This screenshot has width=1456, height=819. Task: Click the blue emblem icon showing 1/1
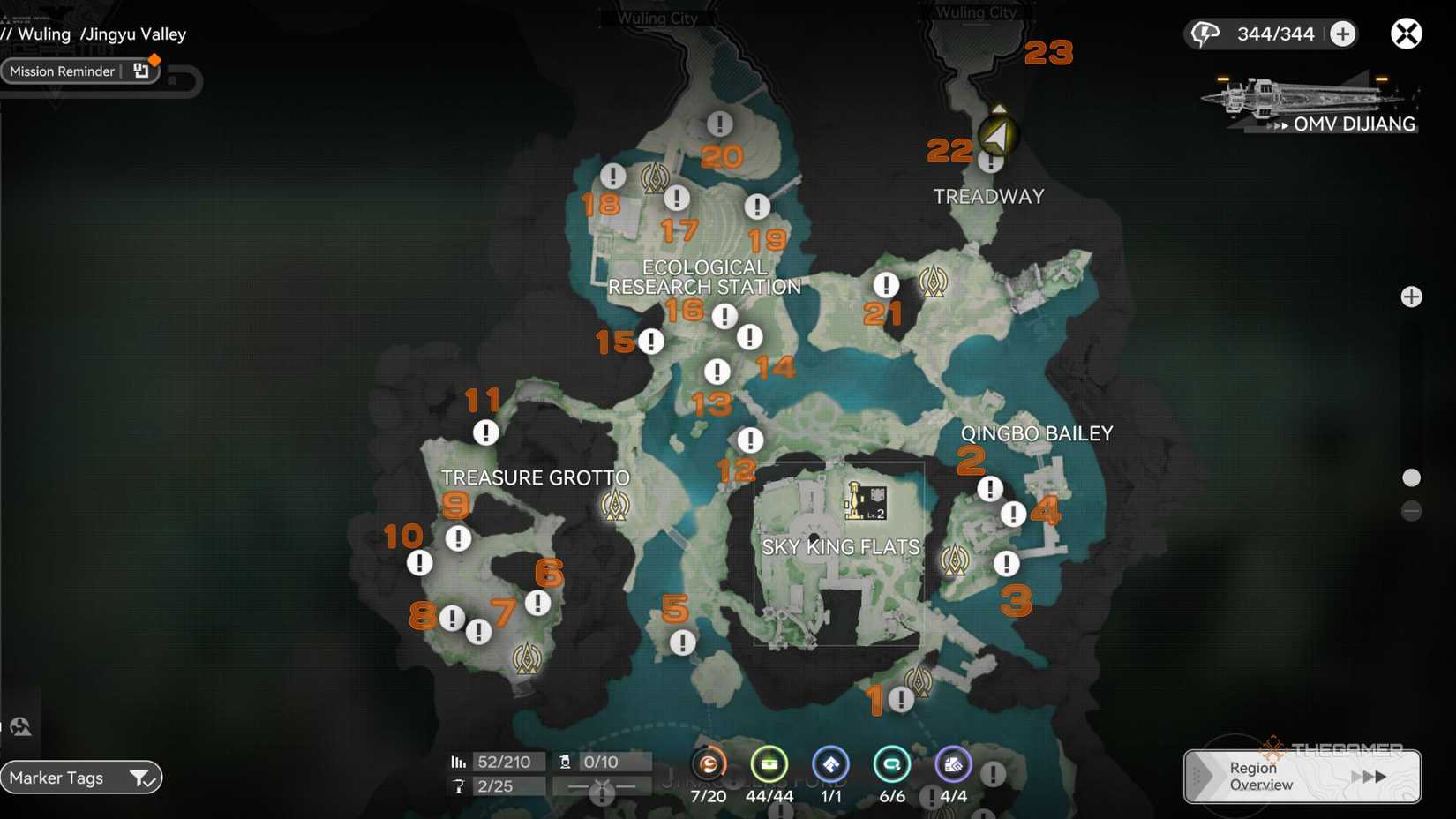(830, 764)
